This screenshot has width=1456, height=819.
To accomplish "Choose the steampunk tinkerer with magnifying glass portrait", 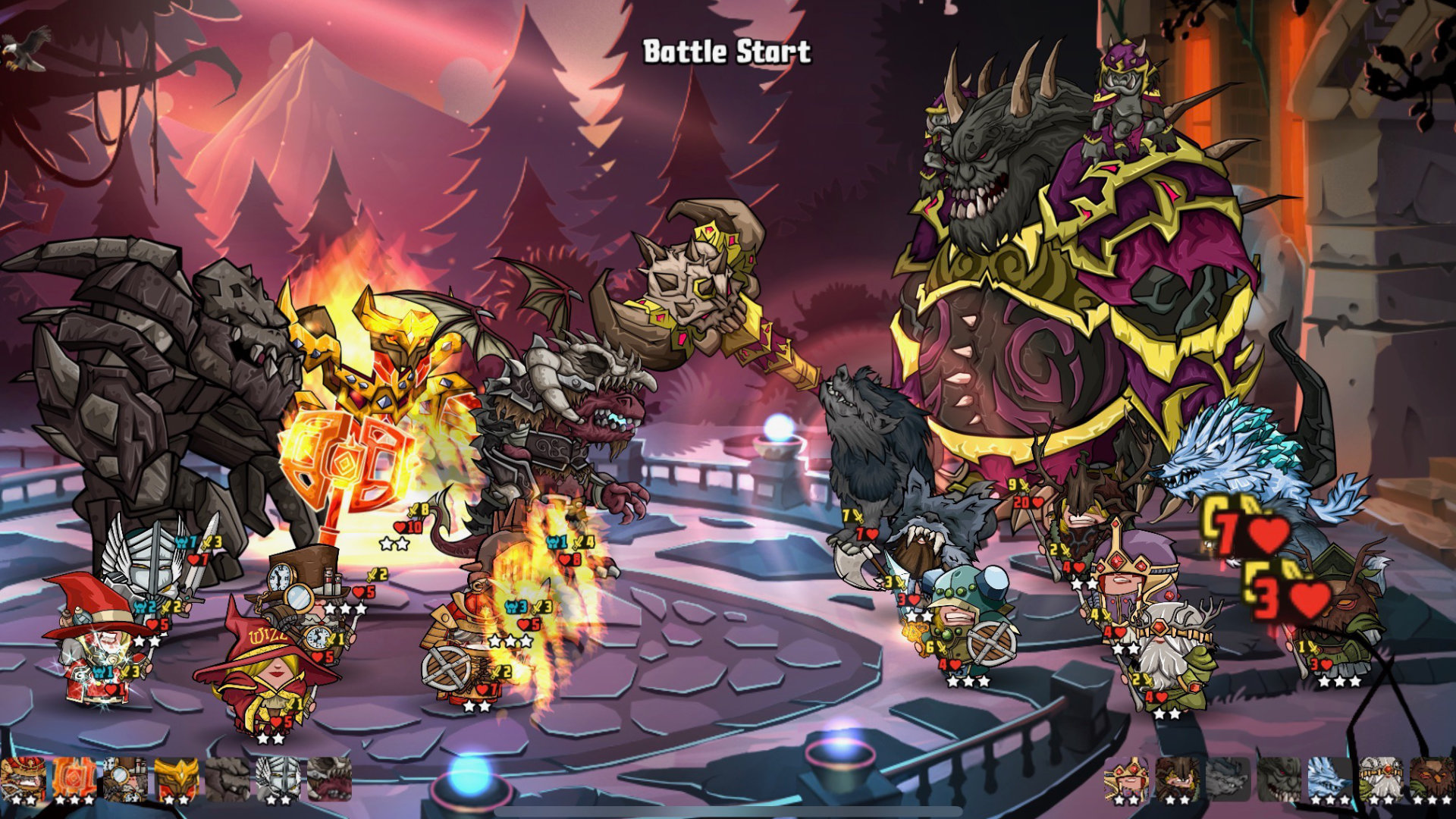I will pyautogui.click(x=125, y=779).
